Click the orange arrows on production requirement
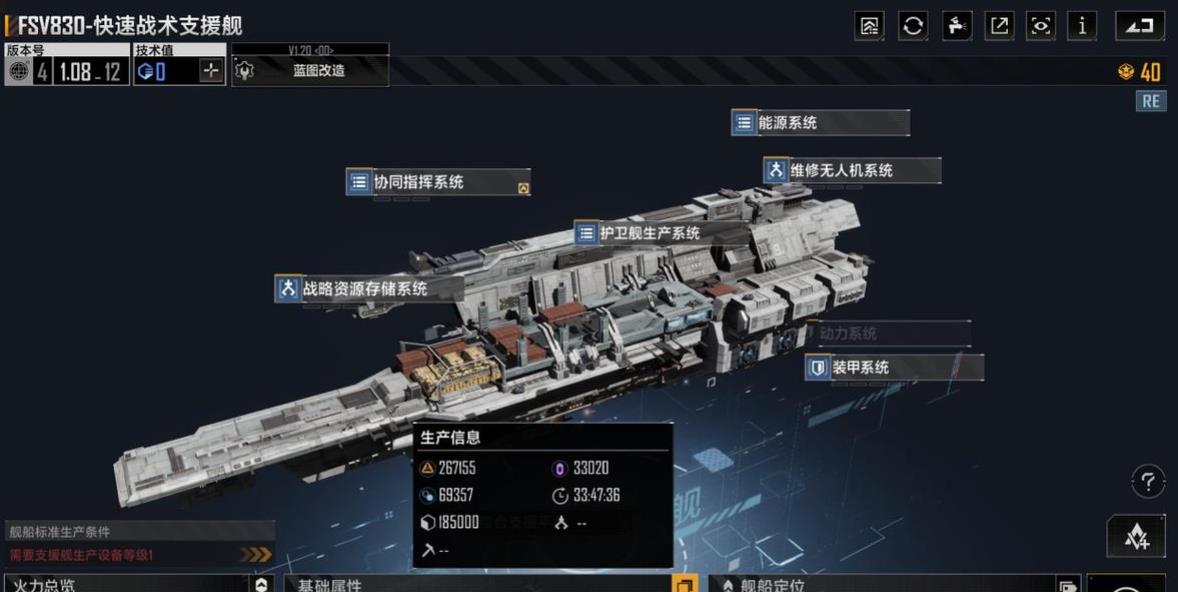The image size is (1178, 592). (x=256, y=554)
